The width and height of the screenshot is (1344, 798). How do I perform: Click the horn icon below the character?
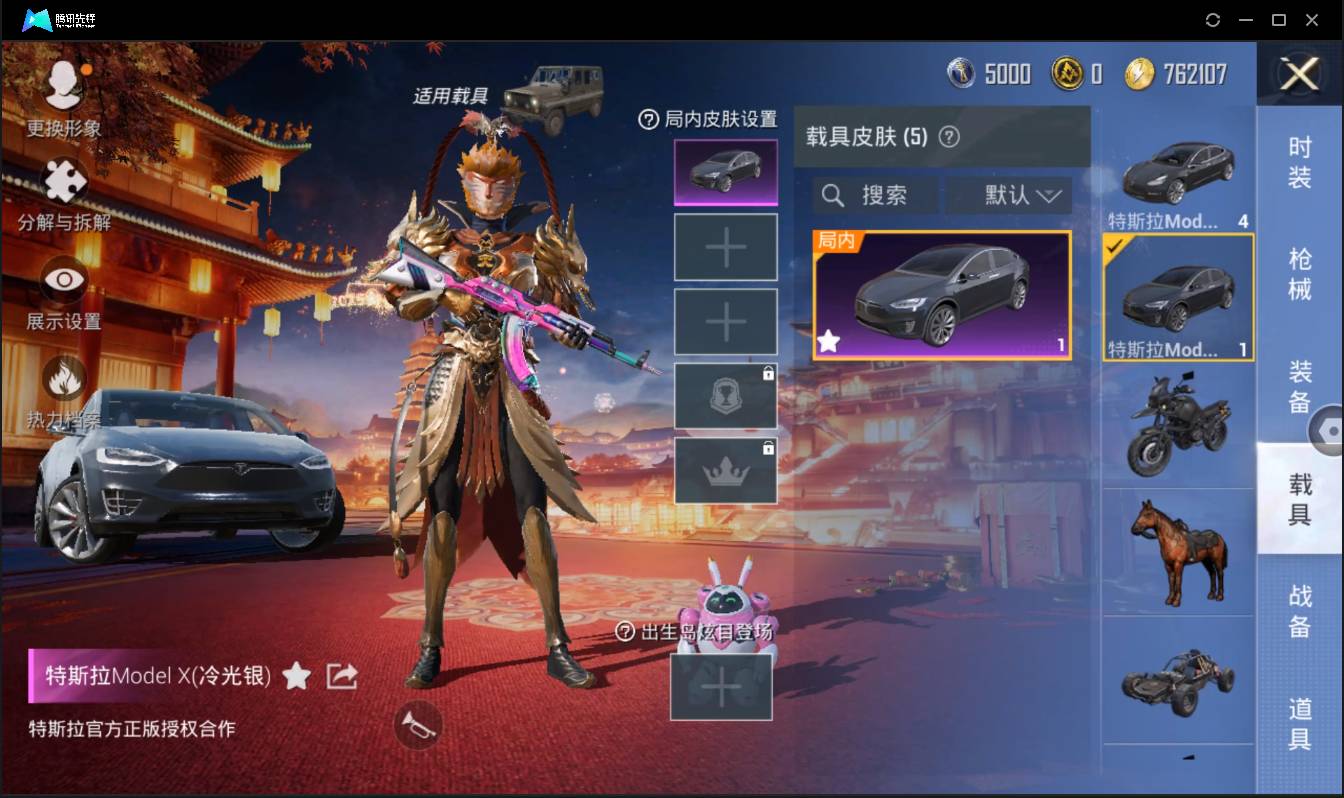418,727
